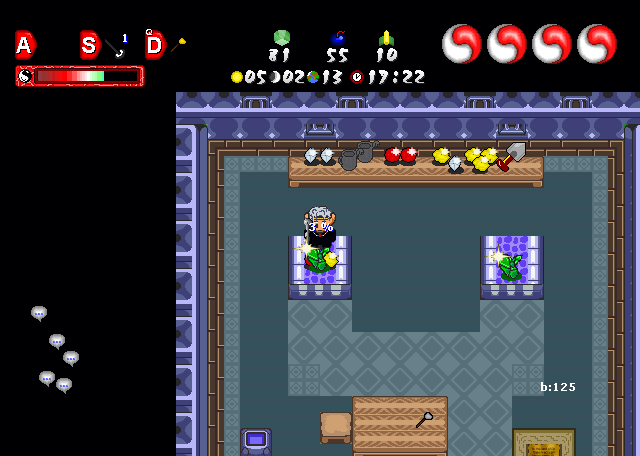The image size is (640, 456).
Task: Select the yellow-tipped item in the D slot
Action: click(178, 45)
